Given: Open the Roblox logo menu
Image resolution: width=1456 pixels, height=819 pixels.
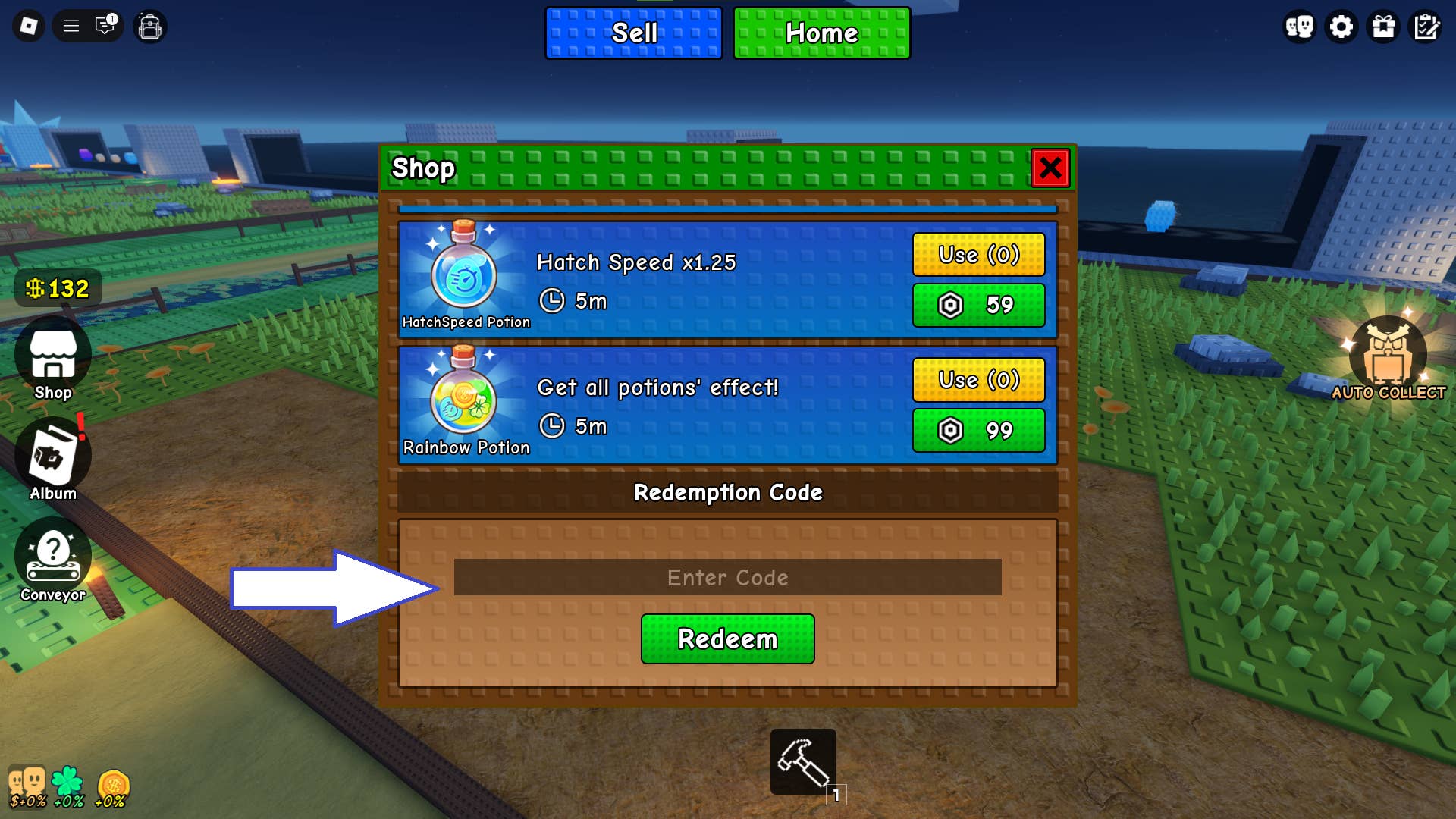Looking at the screenshot, I should 28,26.
